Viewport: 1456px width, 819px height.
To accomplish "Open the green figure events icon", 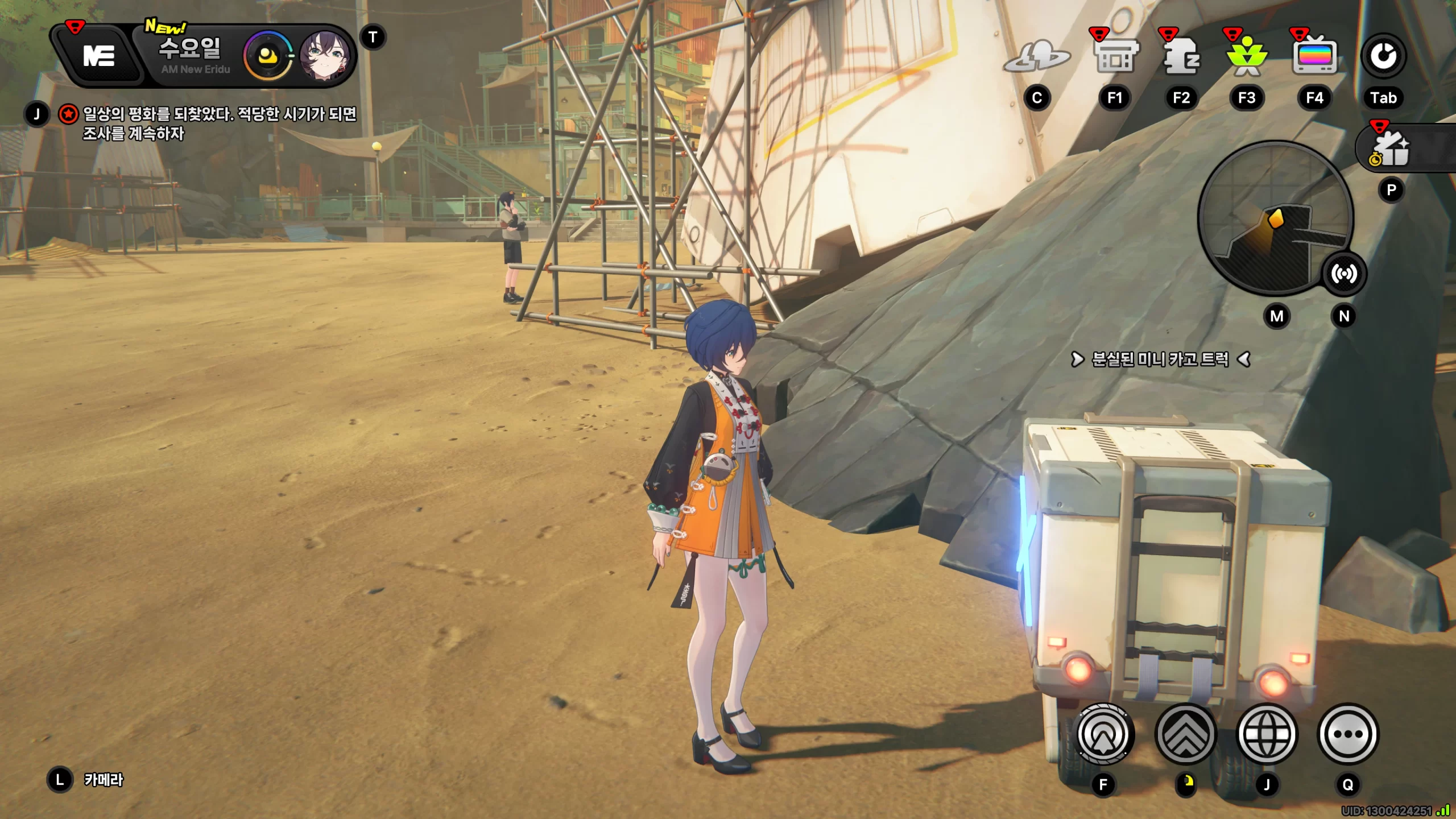I will pyautogui.click(x=1247, y=58).
